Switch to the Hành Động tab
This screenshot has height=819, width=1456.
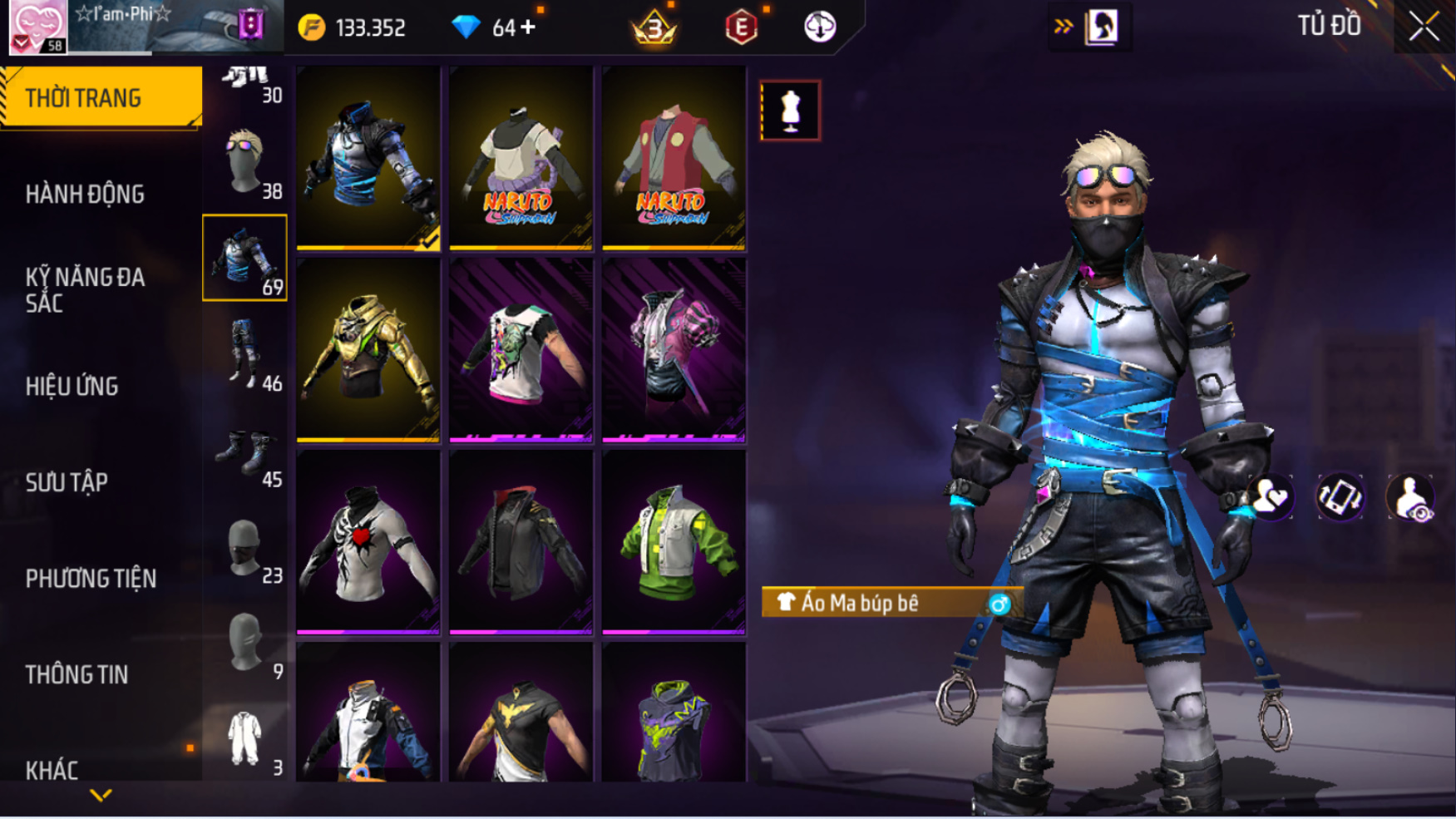coord(85,195)
